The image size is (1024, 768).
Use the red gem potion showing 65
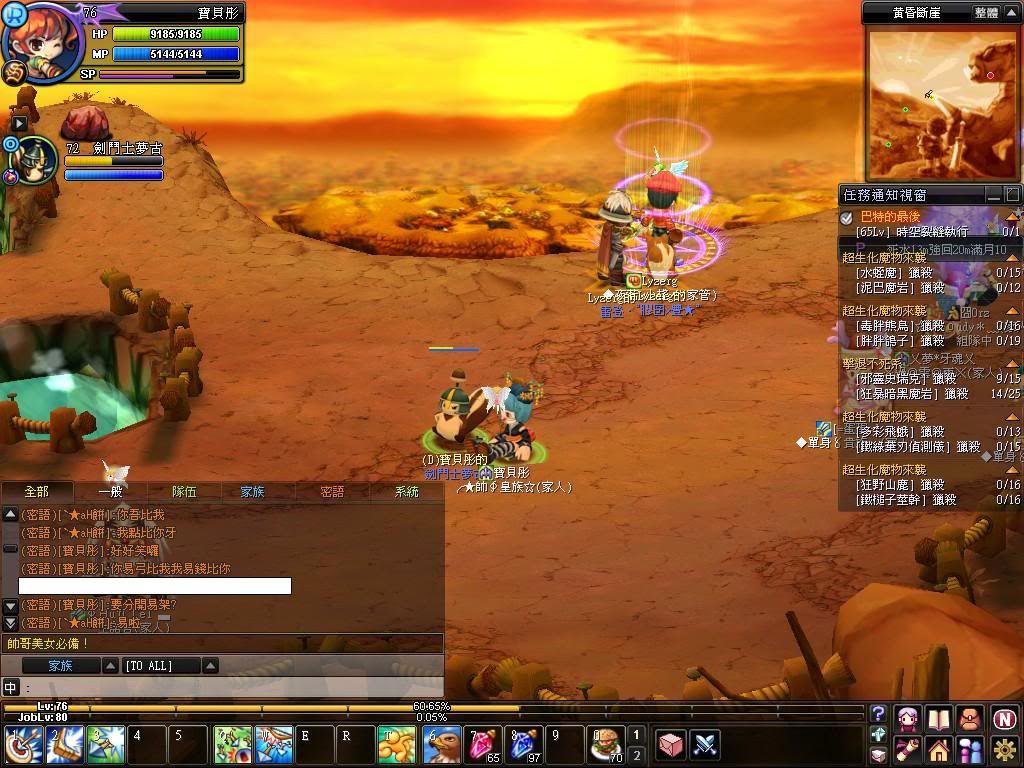(x=484, y=745)
